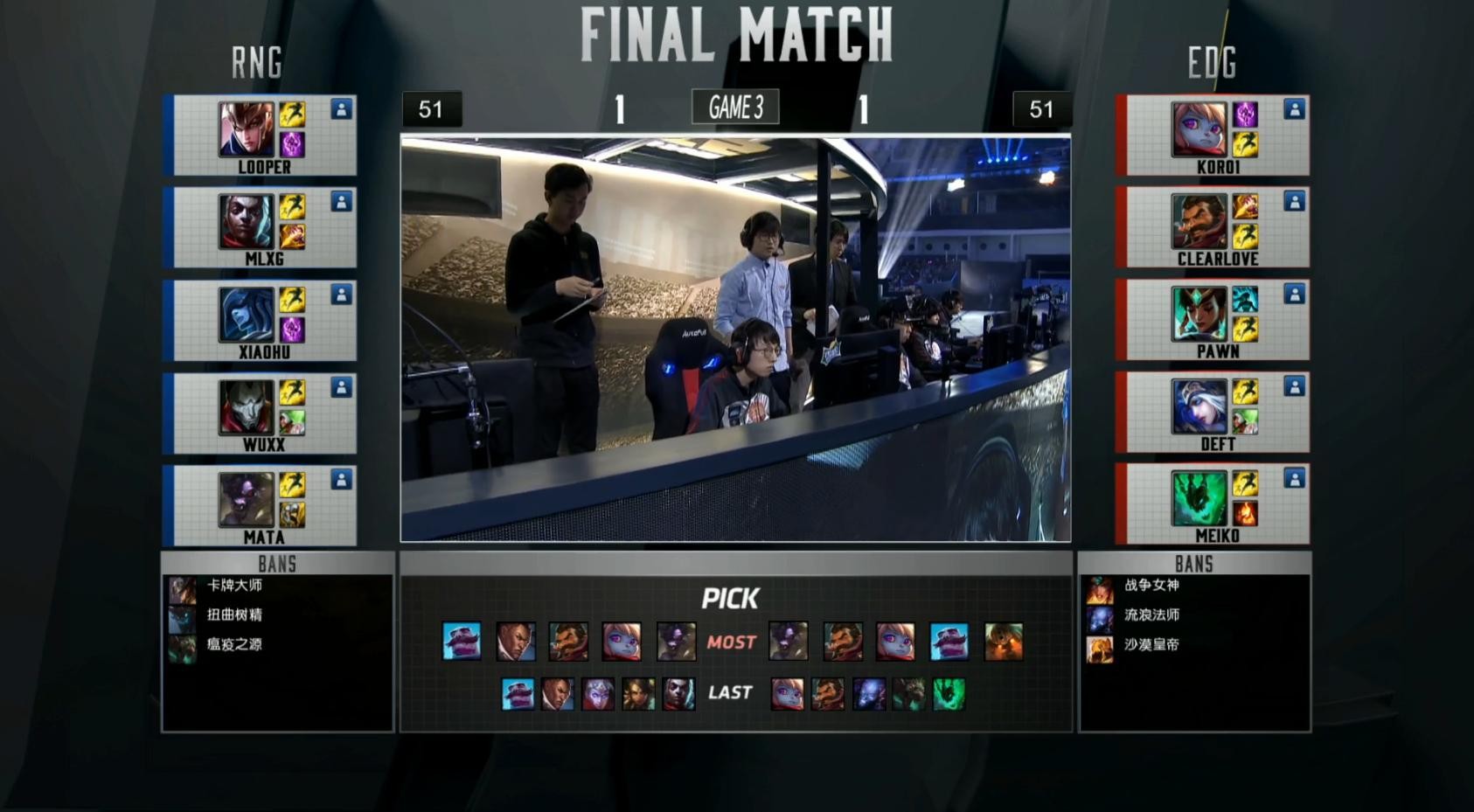This screenshot has height=812, width=1474.
Task: Click CLEARLOVE's Graves portrait
Action: coord(1199,221)
